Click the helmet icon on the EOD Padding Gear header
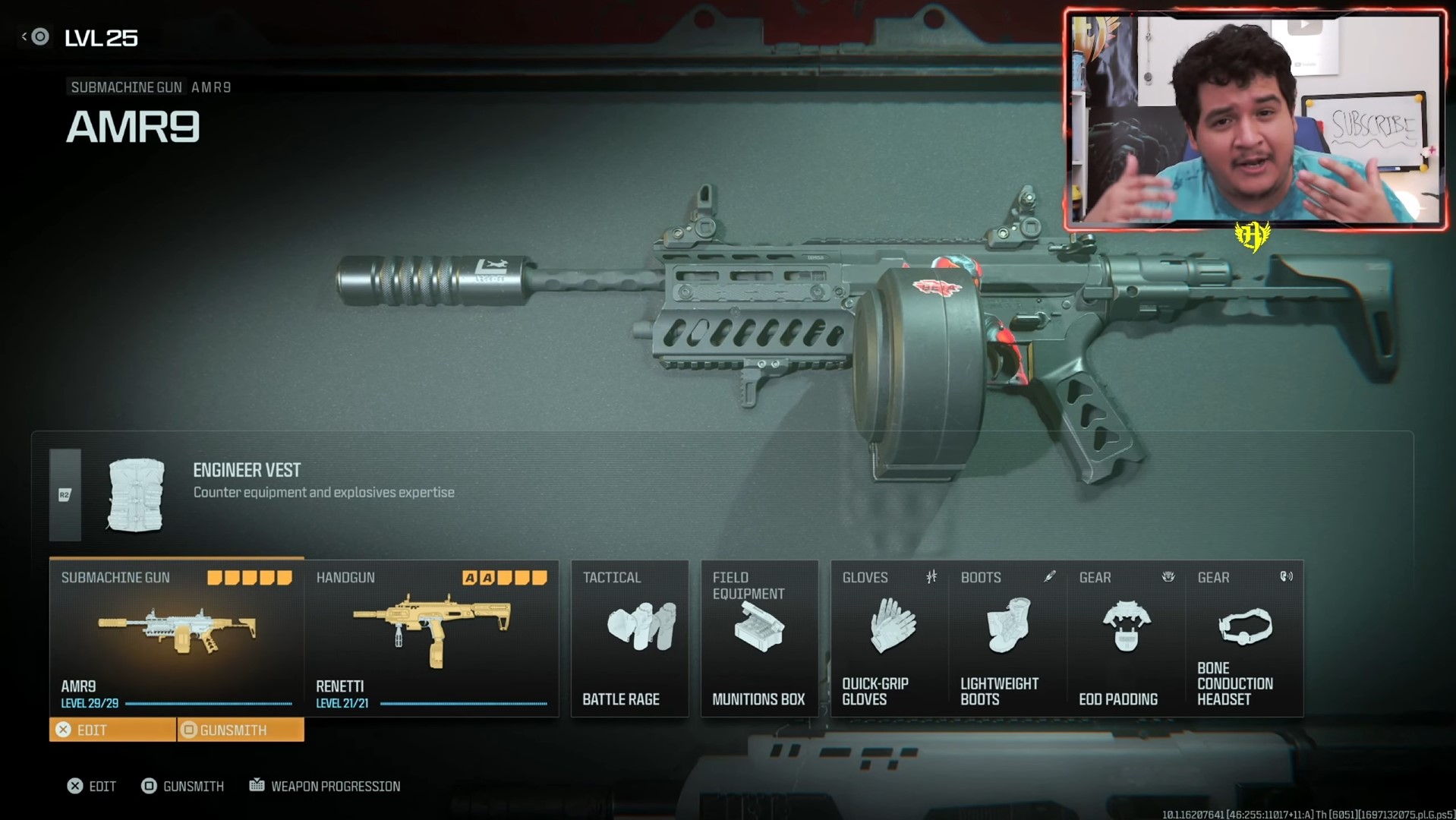Viewport: 1456px width, 820px height. click(1169, 577)
